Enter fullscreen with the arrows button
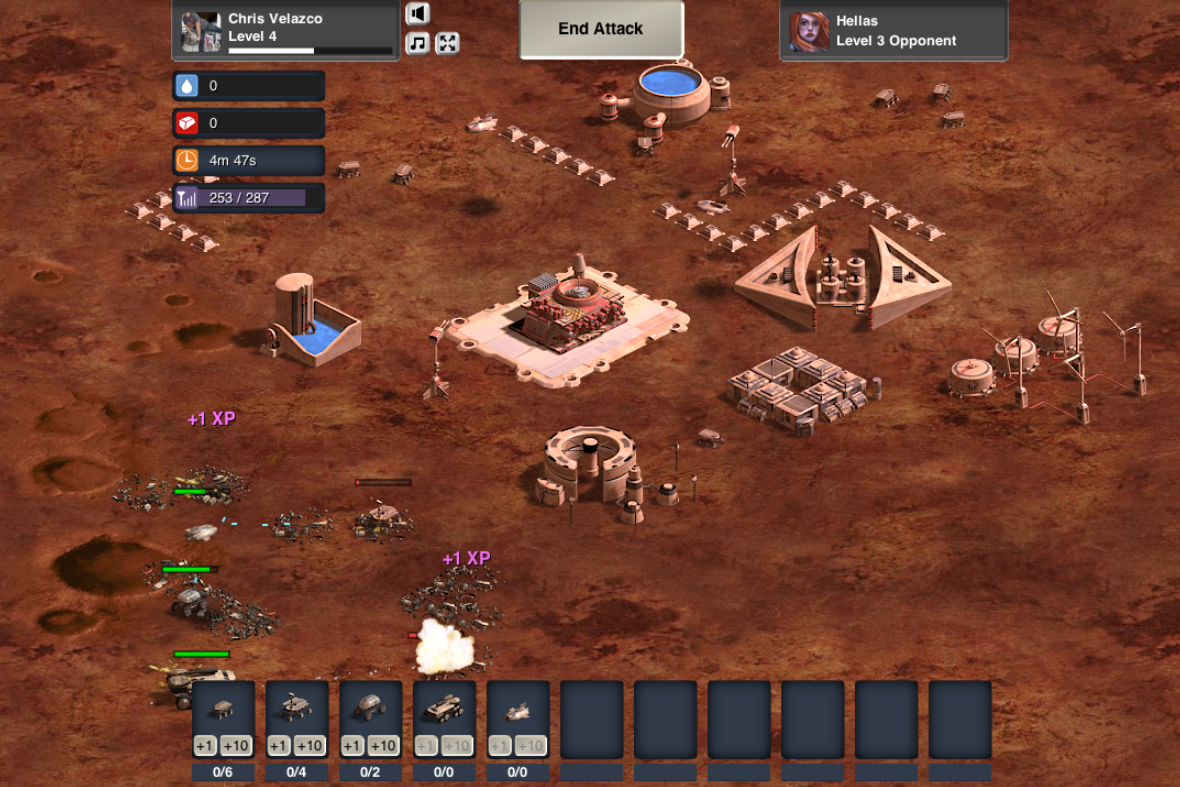Image resolution: width=1180 pixels, height=787 pixels. [x=447, y=43]
